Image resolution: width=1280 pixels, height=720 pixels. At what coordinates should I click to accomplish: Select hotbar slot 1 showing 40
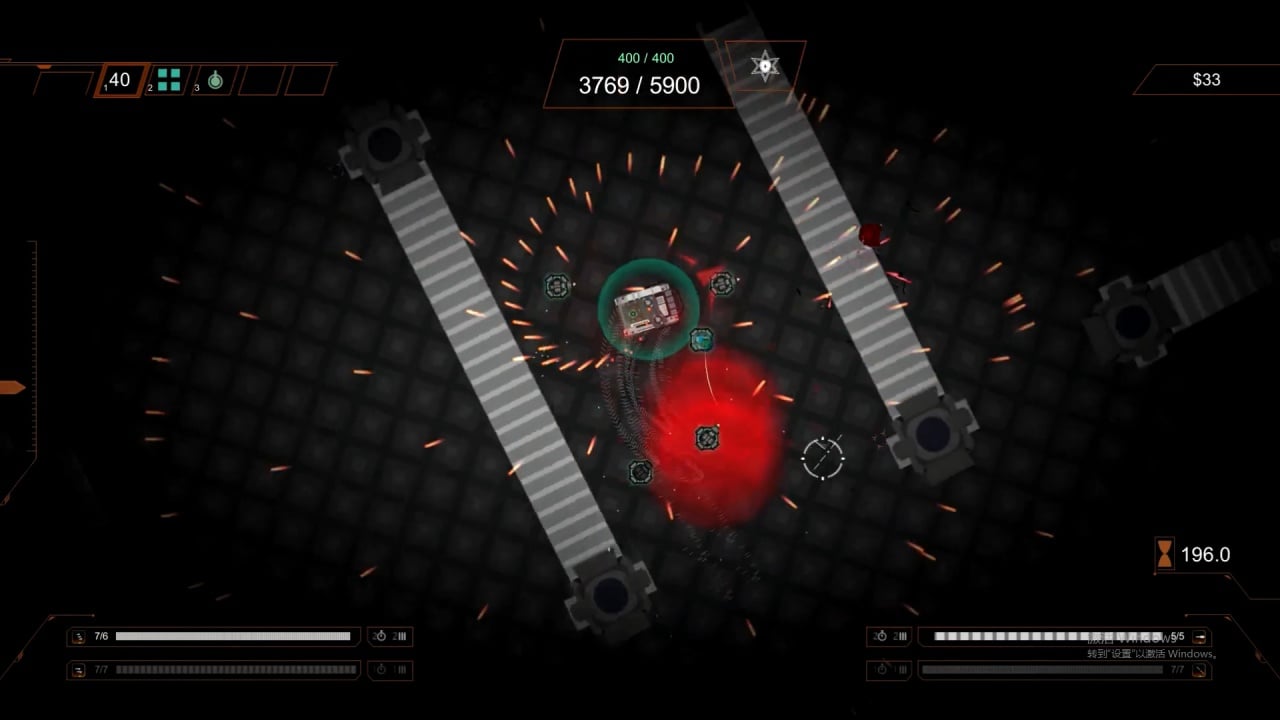tap(120, 80)
